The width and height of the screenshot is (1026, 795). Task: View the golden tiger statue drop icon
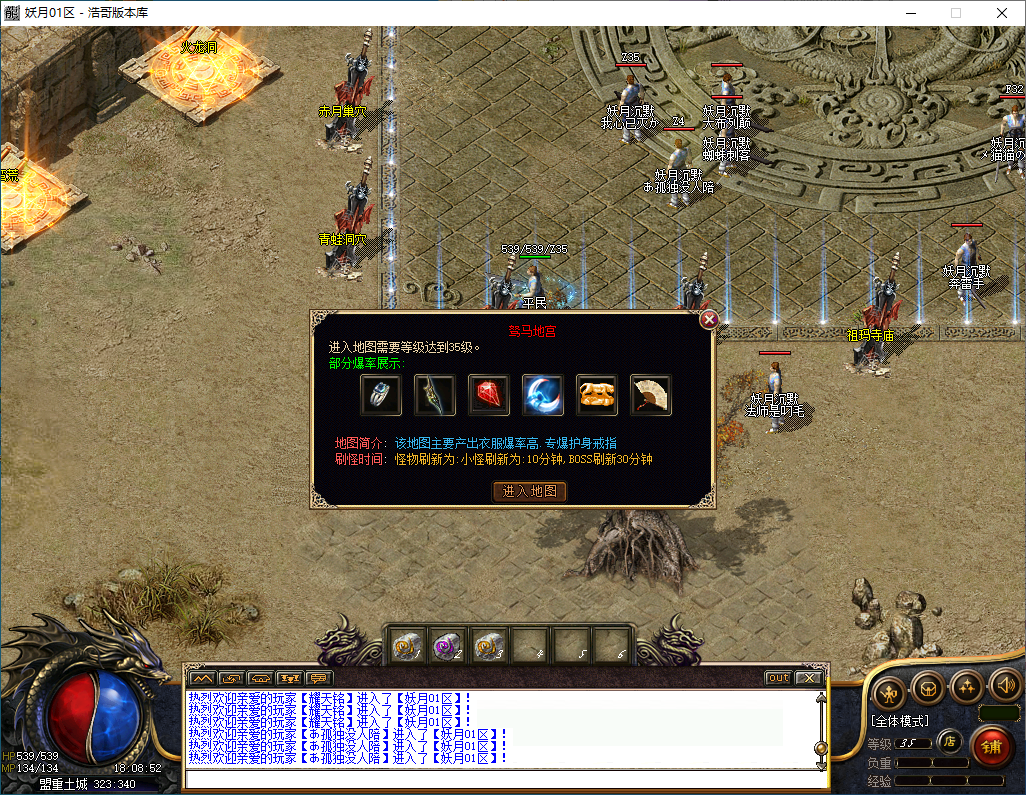click(597, 395)
